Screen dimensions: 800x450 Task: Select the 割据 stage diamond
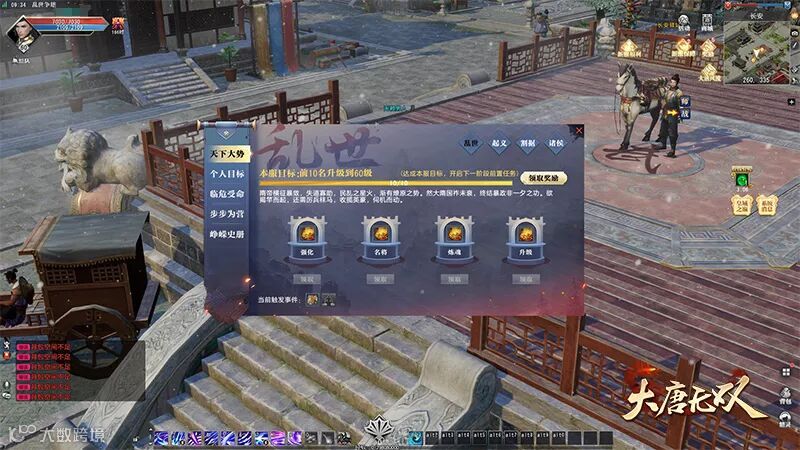pyautogui.click(x=530, y=144)
